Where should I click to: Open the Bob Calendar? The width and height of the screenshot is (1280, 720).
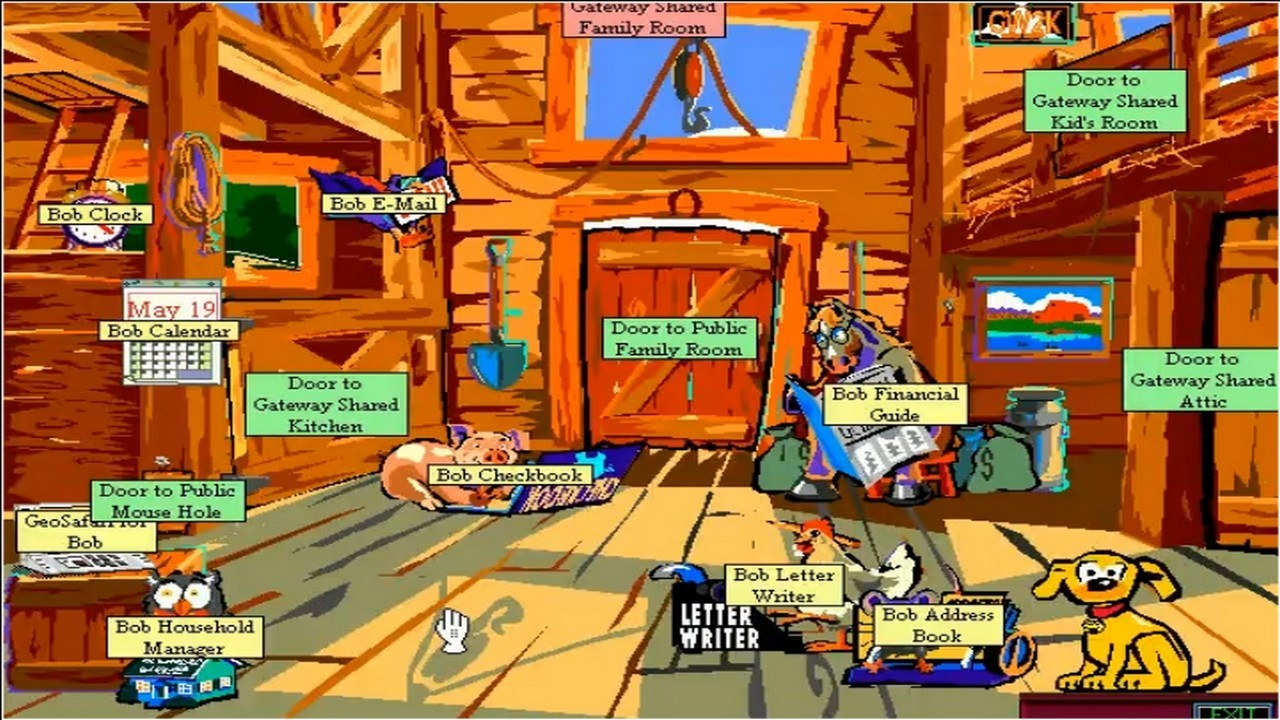tap(169, 331)
